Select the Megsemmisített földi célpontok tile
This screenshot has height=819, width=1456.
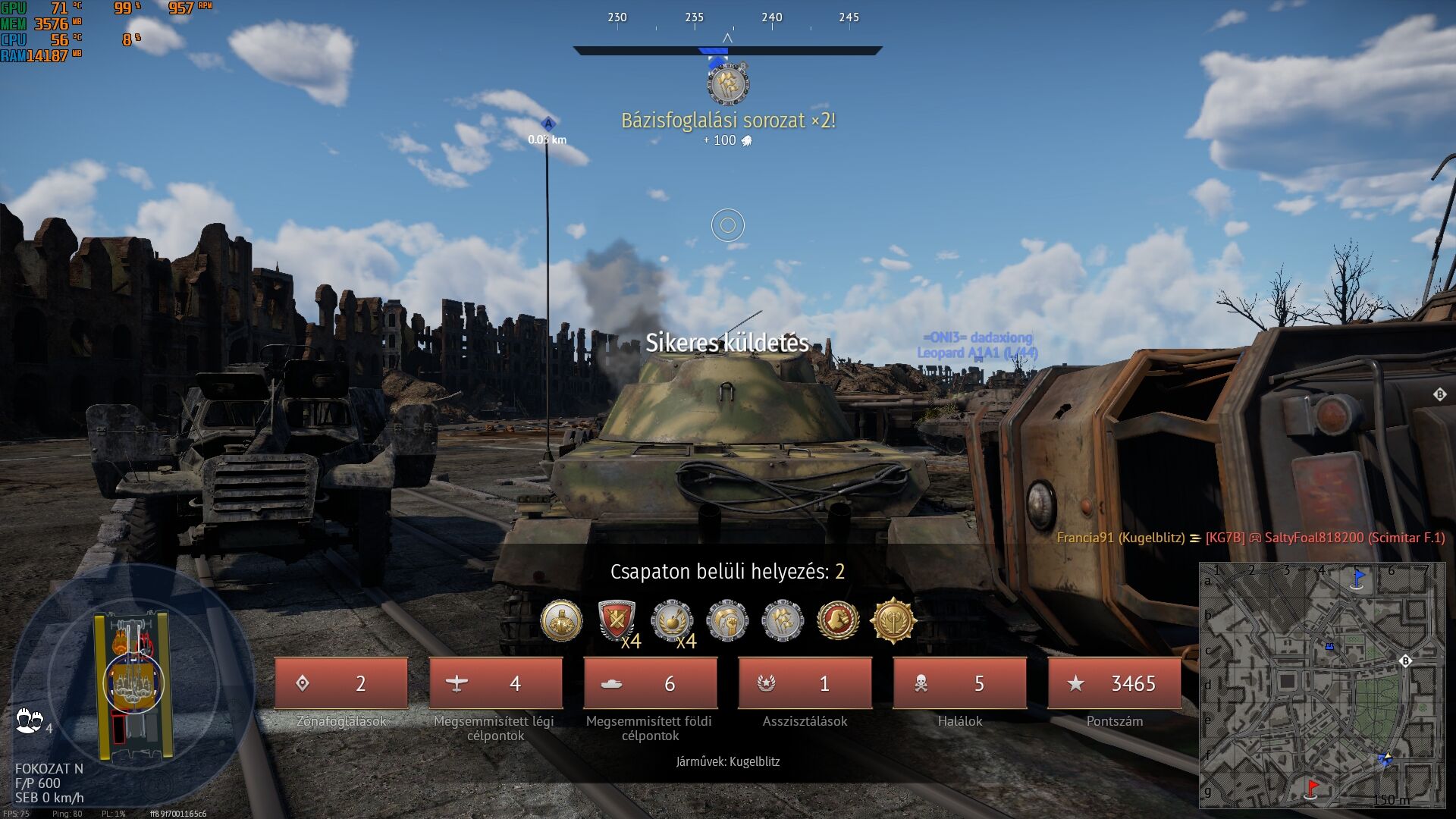coord(650,683)
